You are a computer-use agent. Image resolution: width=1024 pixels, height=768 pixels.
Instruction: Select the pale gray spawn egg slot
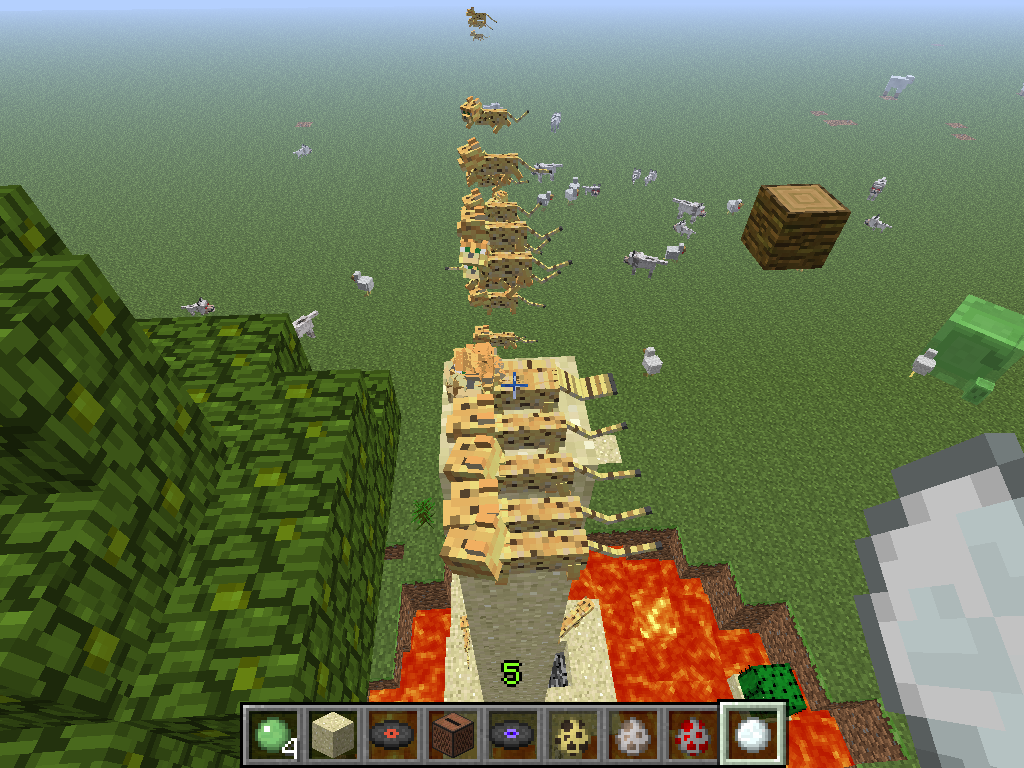[631, 734]
